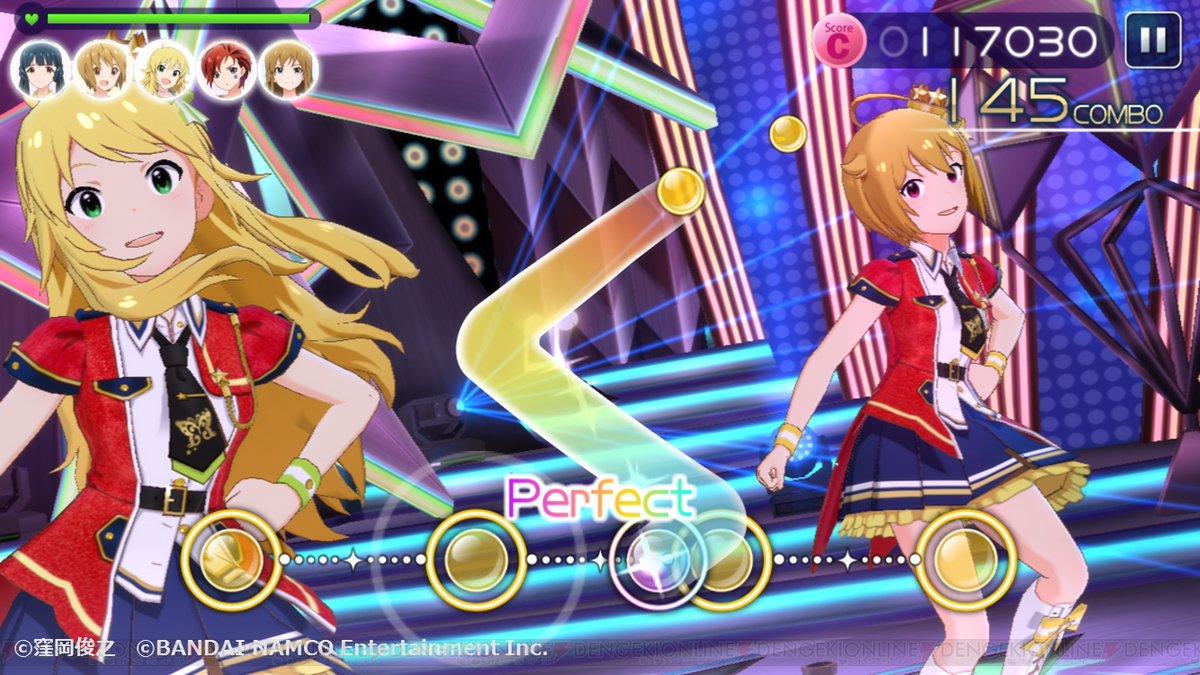
Task: Pause the live performance
Action: click(1153, 41)
